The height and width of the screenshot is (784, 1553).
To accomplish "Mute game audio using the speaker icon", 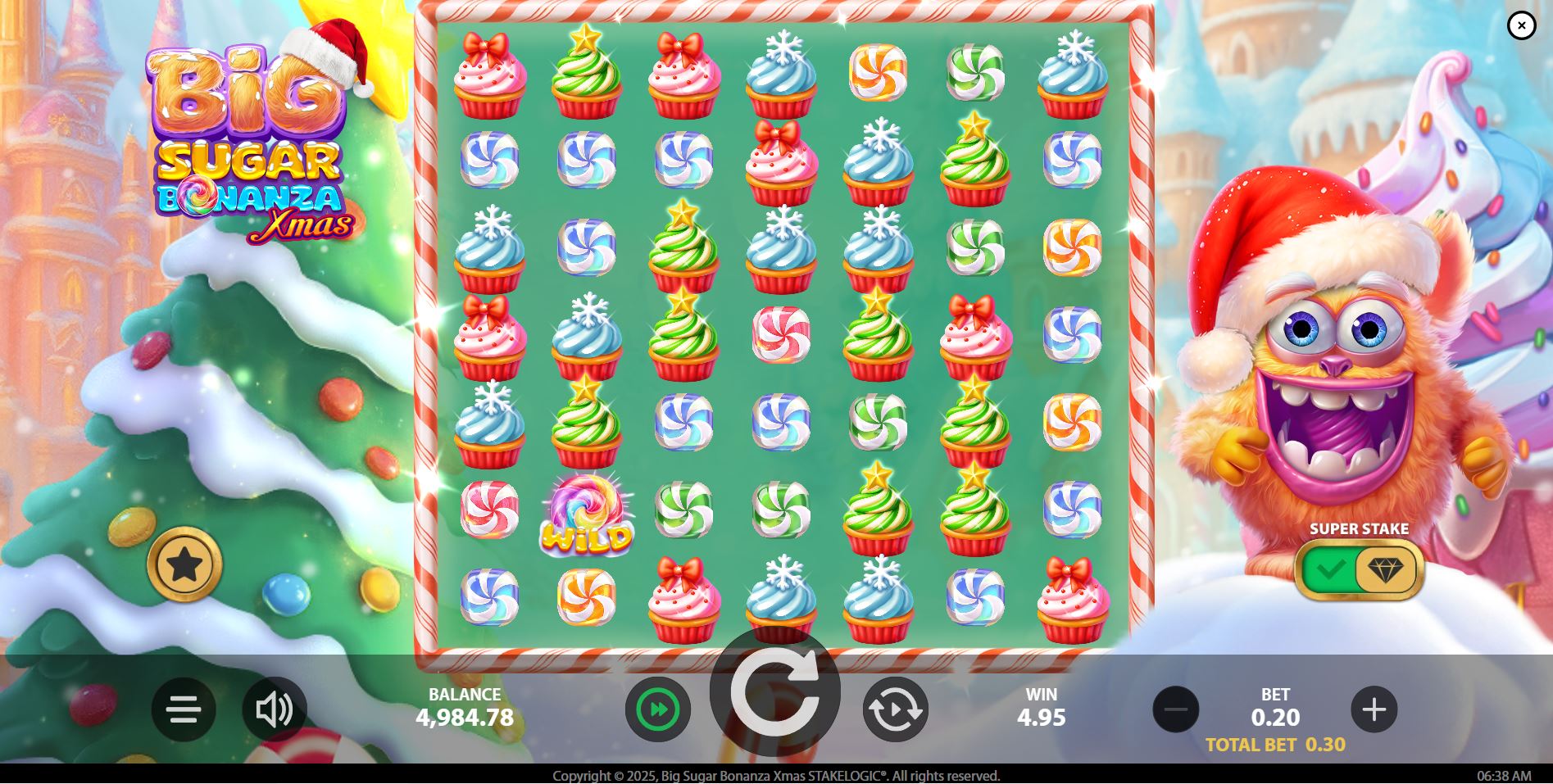I will pos(275,710).
